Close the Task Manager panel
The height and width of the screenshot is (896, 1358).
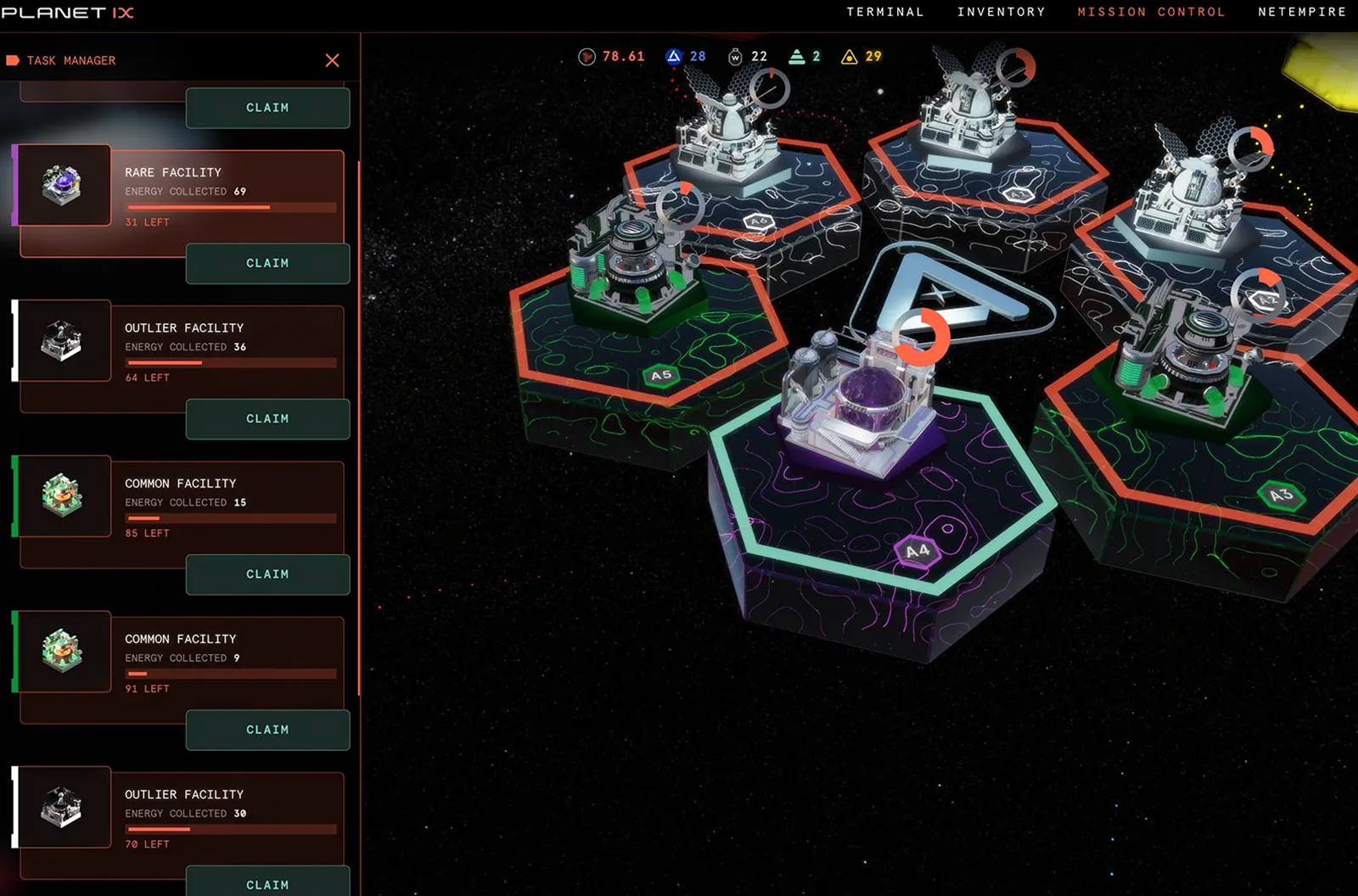pyautogui.click(x=332, y=60)
